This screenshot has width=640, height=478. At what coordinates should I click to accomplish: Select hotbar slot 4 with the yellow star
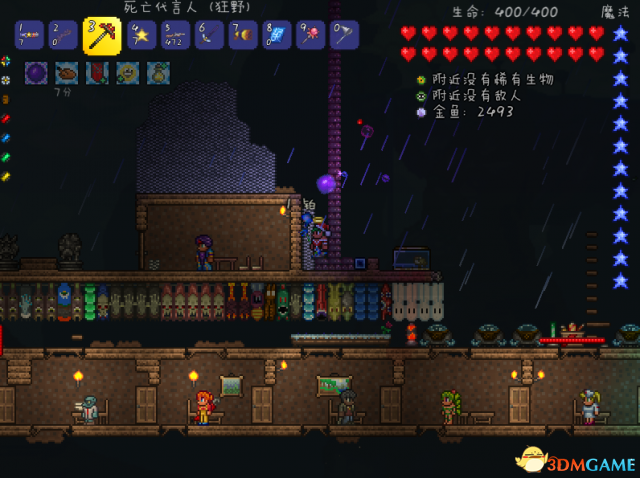coord(141,36)
